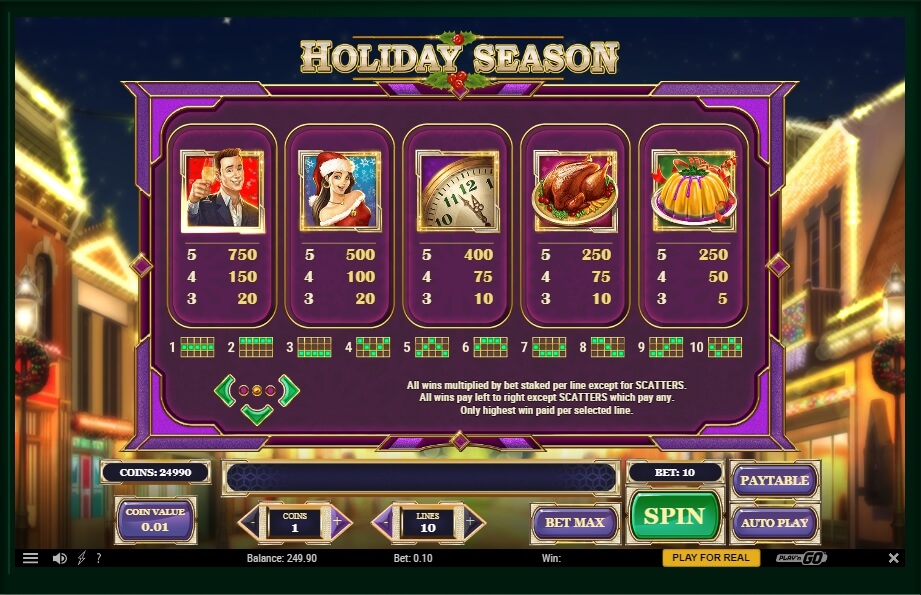
Task: Go to the next paytable page
Action: 290,390
